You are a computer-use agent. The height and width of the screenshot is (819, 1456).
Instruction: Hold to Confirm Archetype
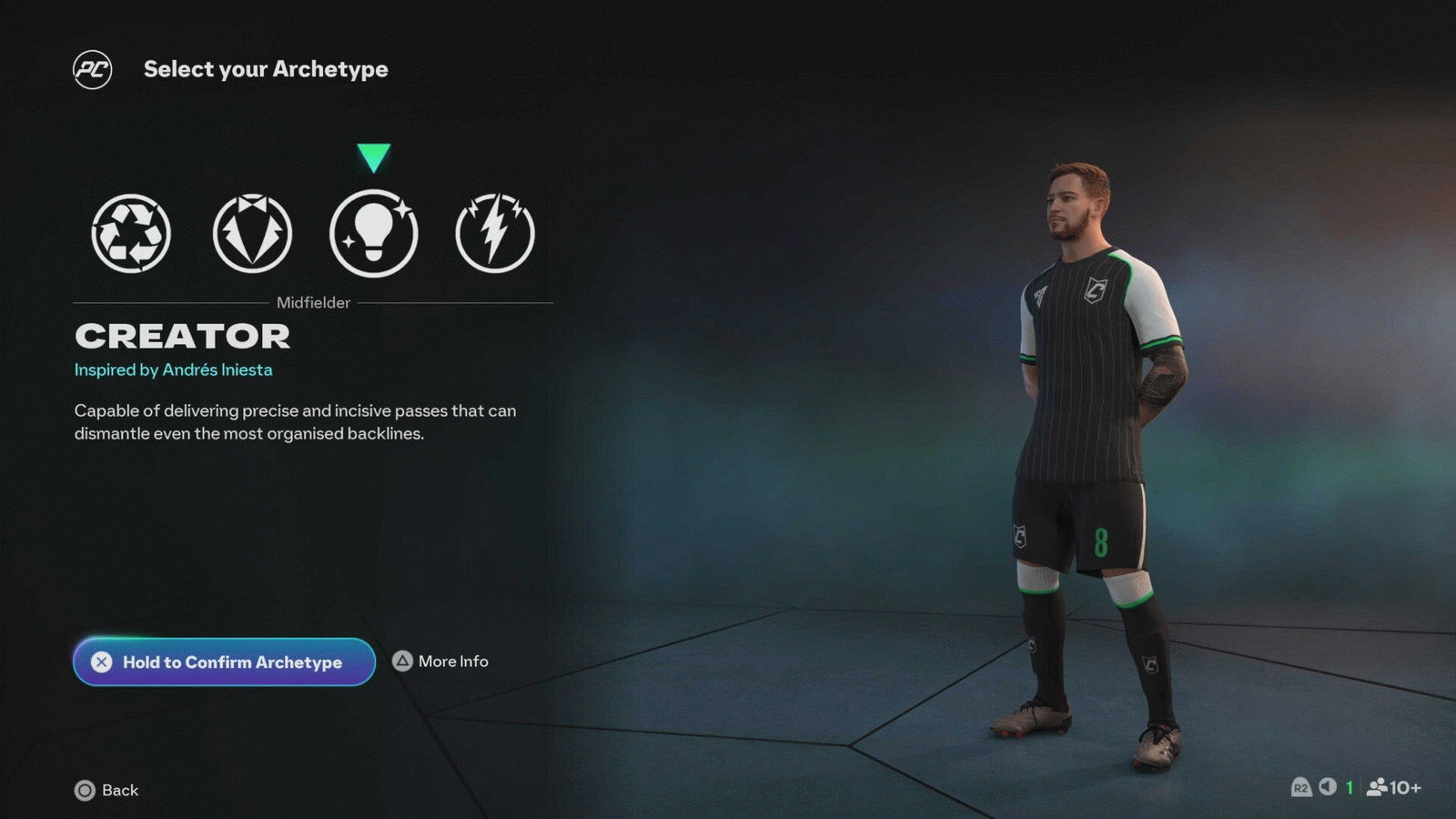point(224,662)
